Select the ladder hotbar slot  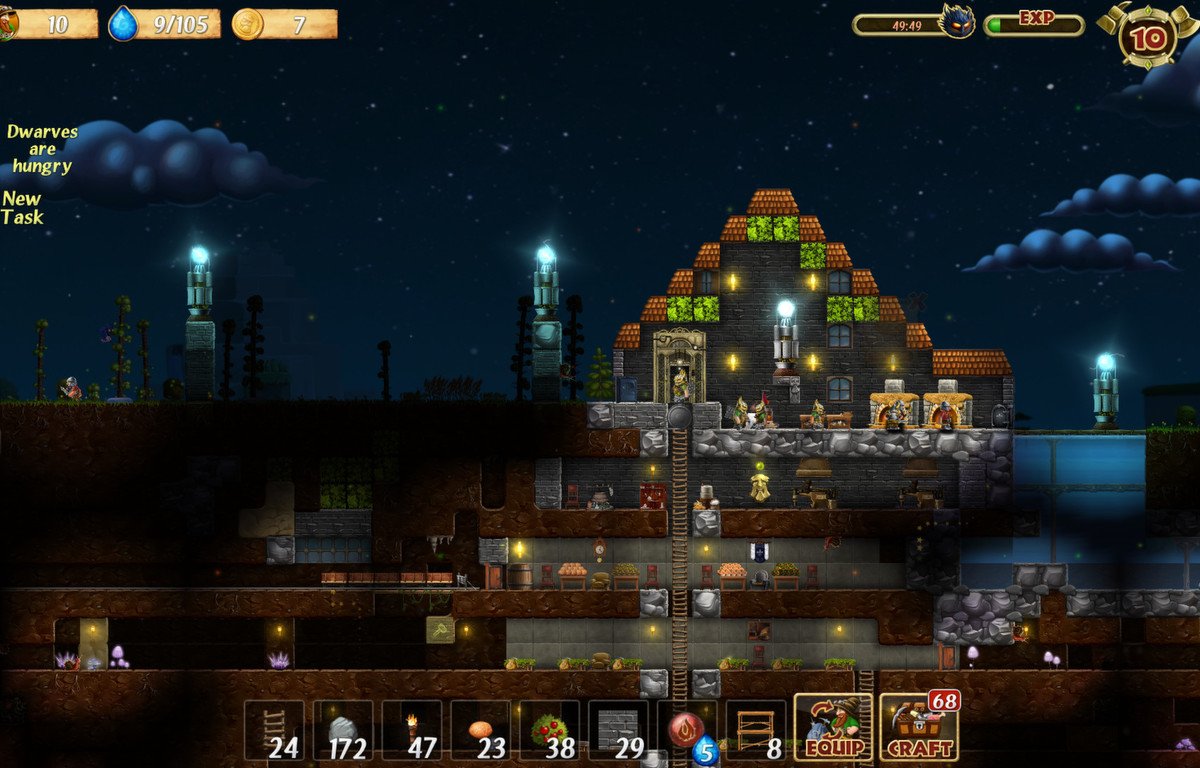coord(275,730)
